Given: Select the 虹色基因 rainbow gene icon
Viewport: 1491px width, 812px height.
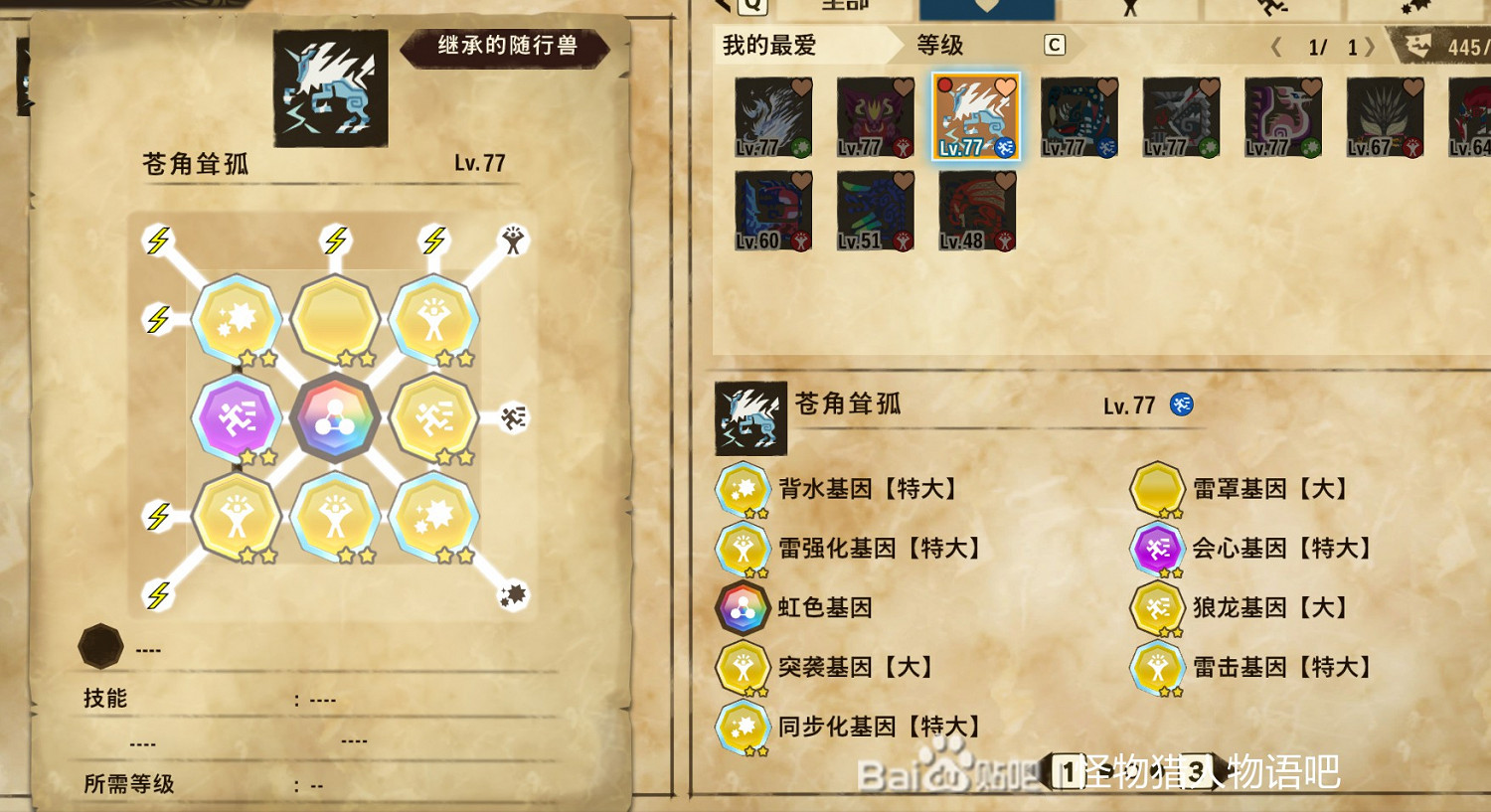Looking at the screenshot, I should (741, 608).
